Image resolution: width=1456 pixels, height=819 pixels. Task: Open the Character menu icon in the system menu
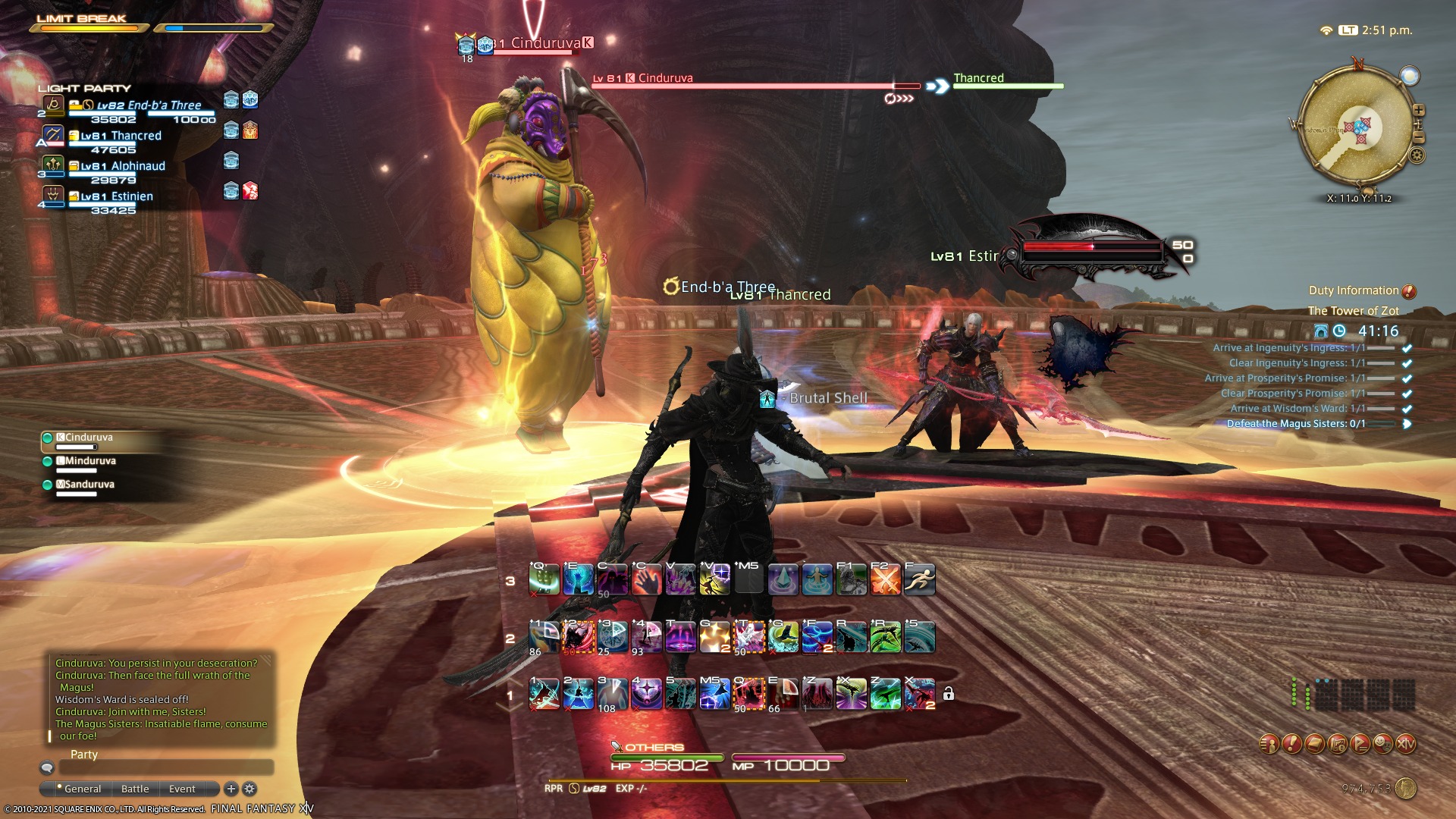[x=1268, y=743]
